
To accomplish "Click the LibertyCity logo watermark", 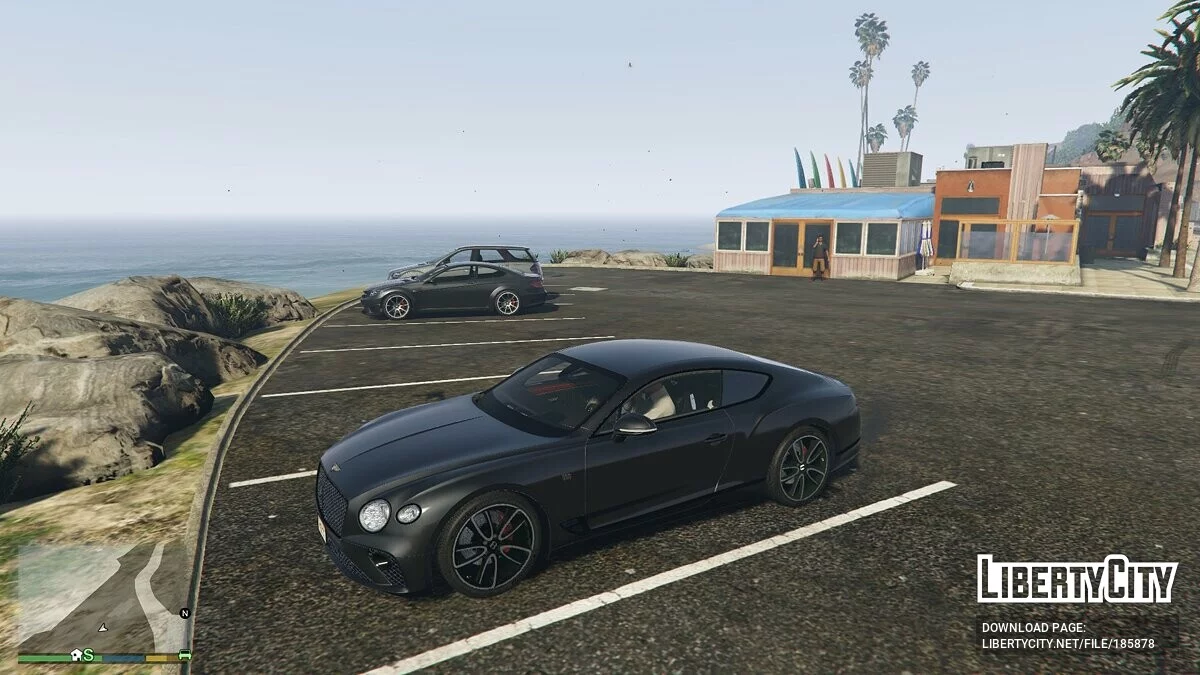I will [x=1077, y=579].
